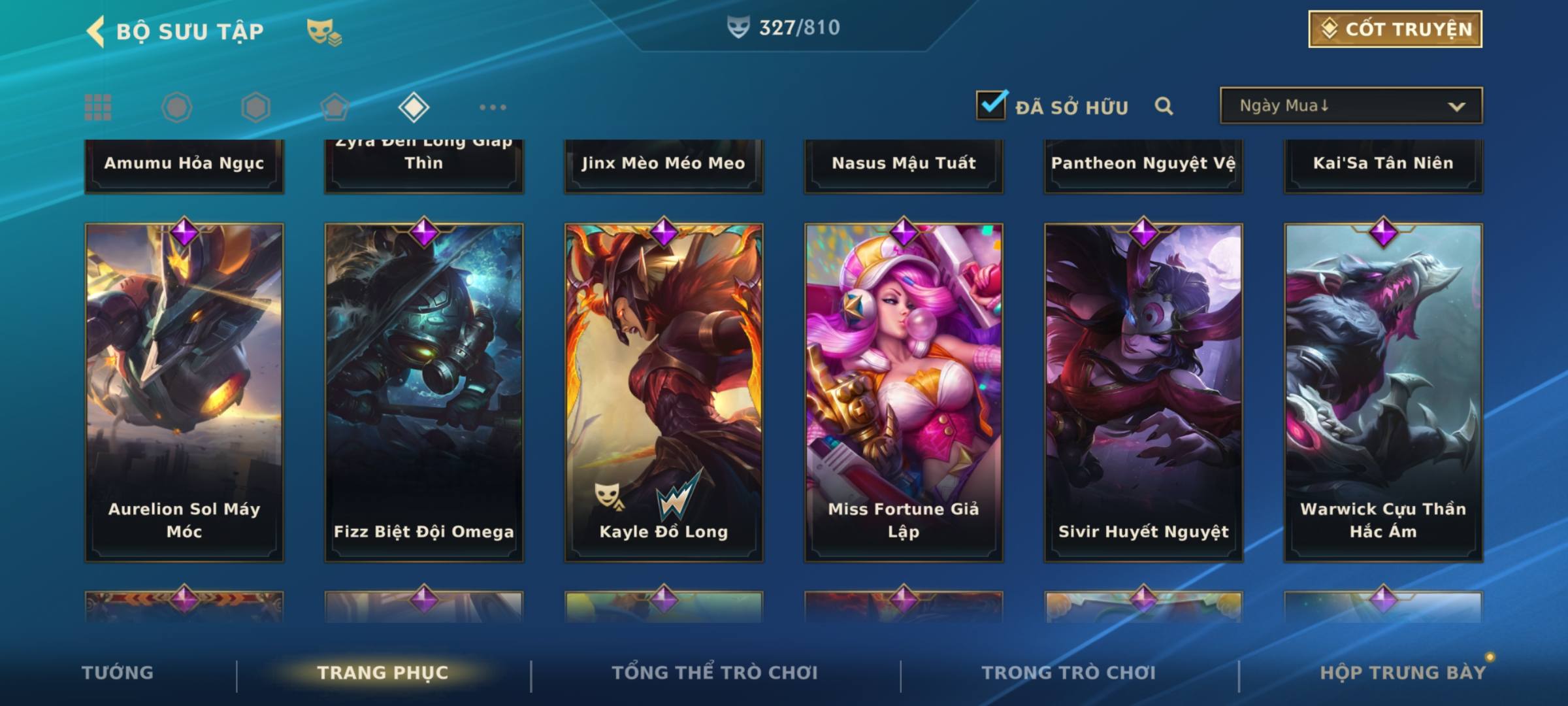This screenshot has width=1568, height=706.
Task: Open the Ngày Mua sort dropdown
Action: coord(1350,106)
